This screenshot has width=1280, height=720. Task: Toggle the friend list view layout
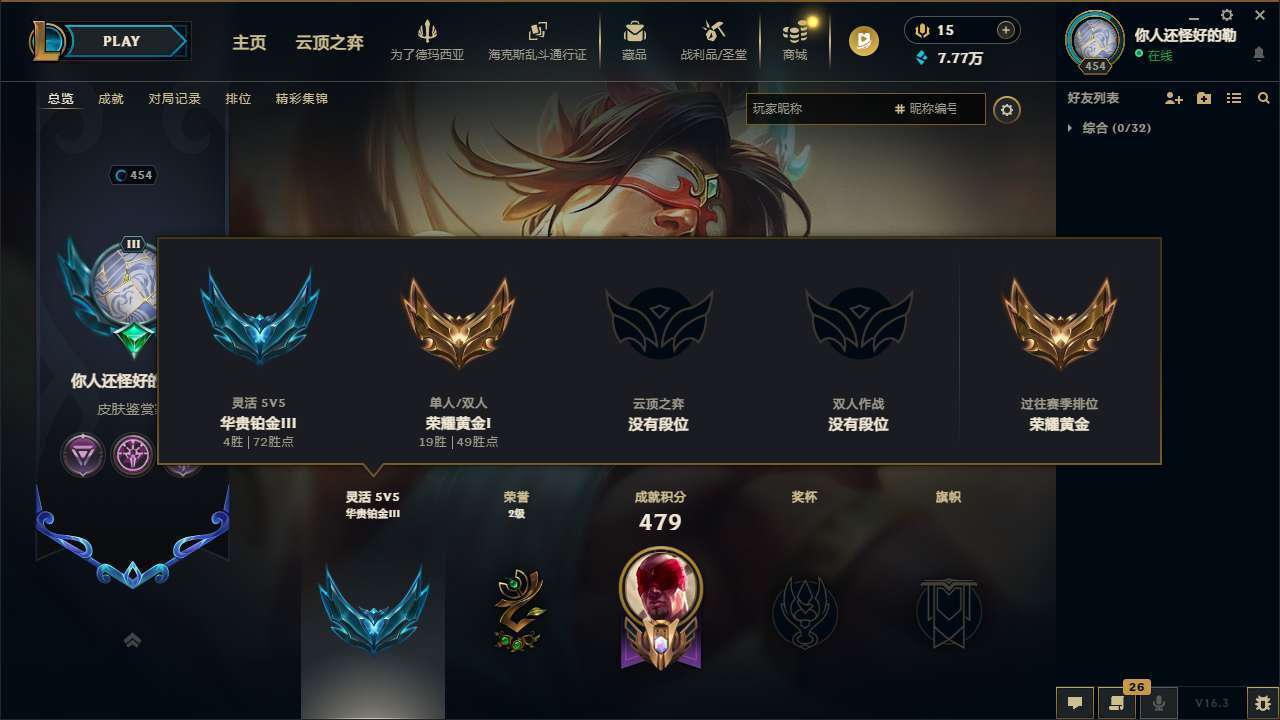coord(1234,98)
